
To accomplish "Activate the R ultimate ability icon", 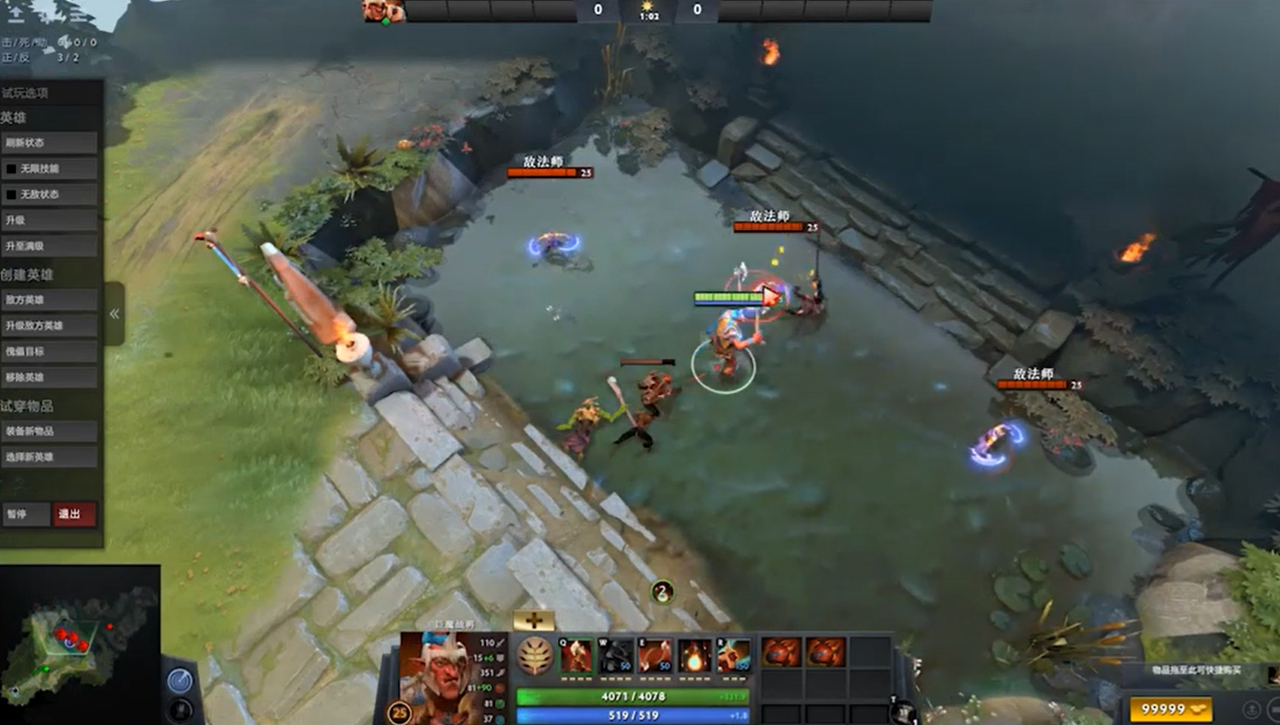I will click(x=732, y=655).
